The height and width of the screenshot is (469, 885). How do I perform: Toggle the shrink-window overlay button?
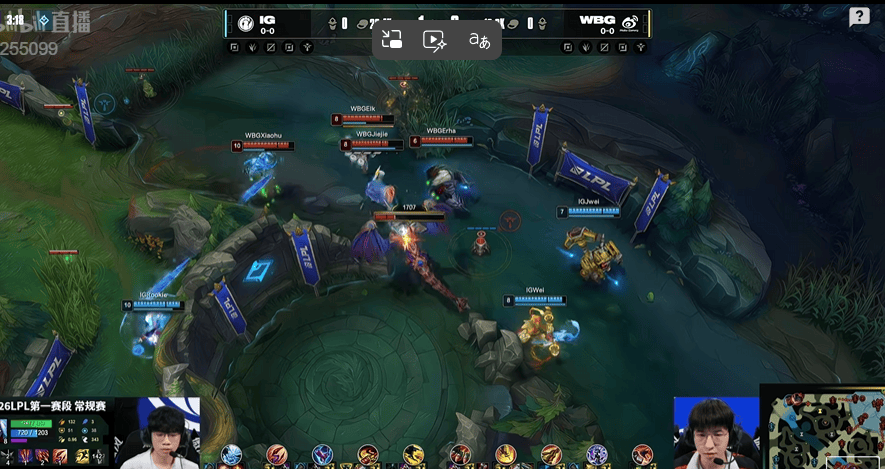[392, 40]
